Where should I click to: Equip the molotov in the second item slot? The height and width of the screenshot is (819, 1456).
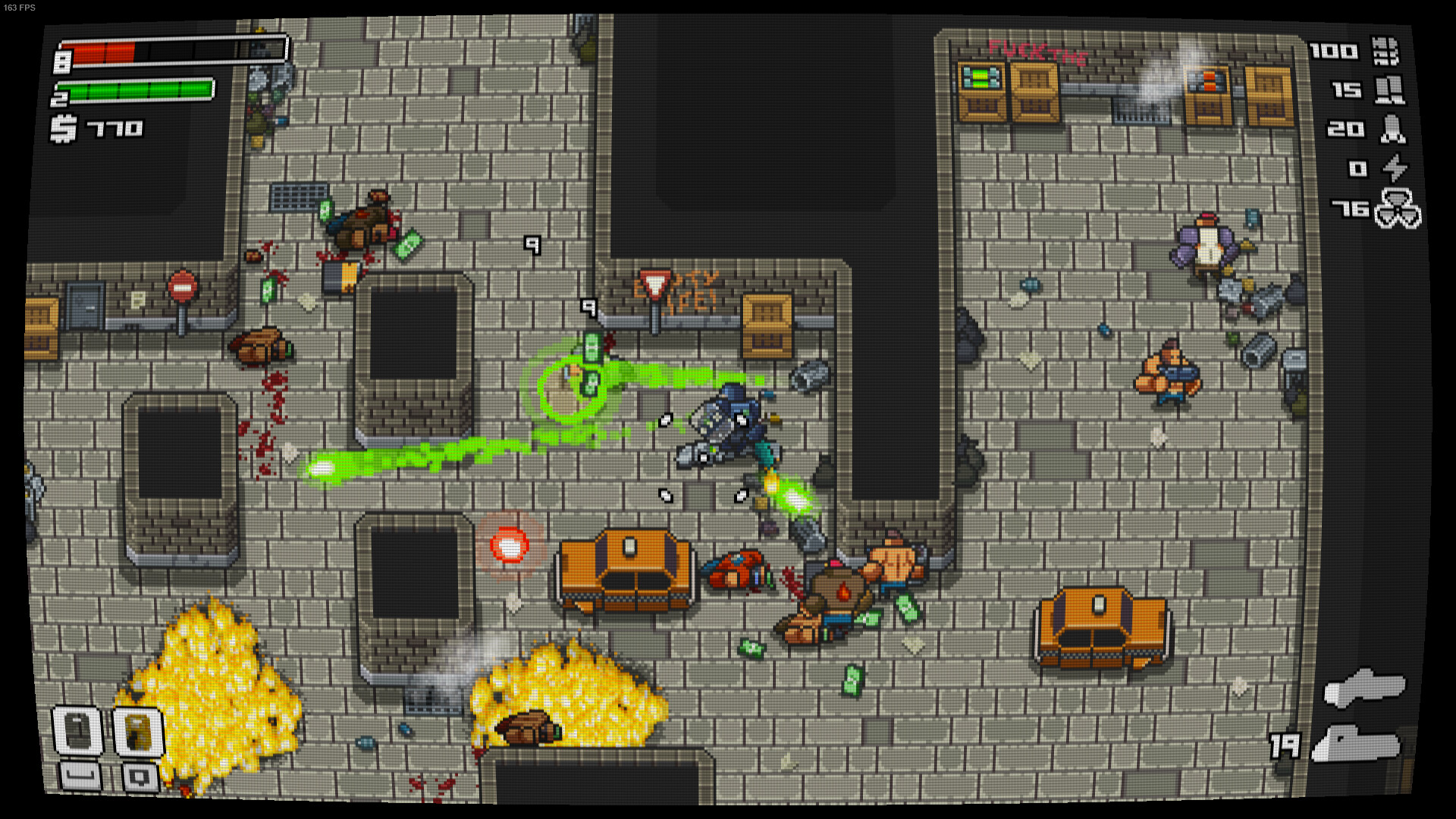click(139, 729)
